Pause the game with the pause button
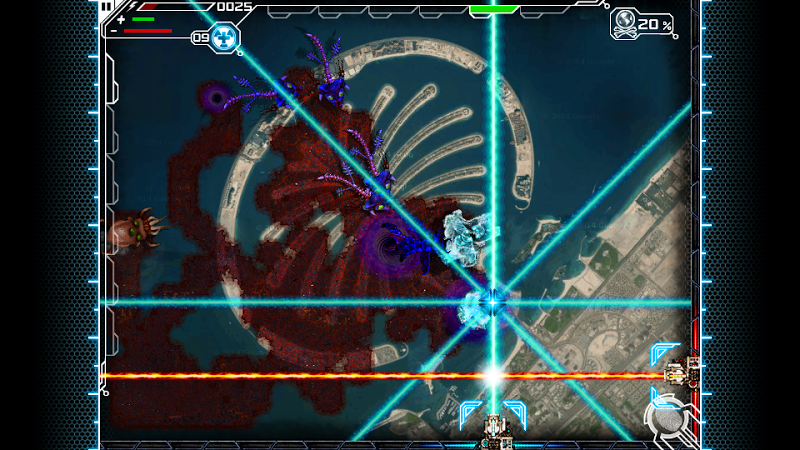 107,6
